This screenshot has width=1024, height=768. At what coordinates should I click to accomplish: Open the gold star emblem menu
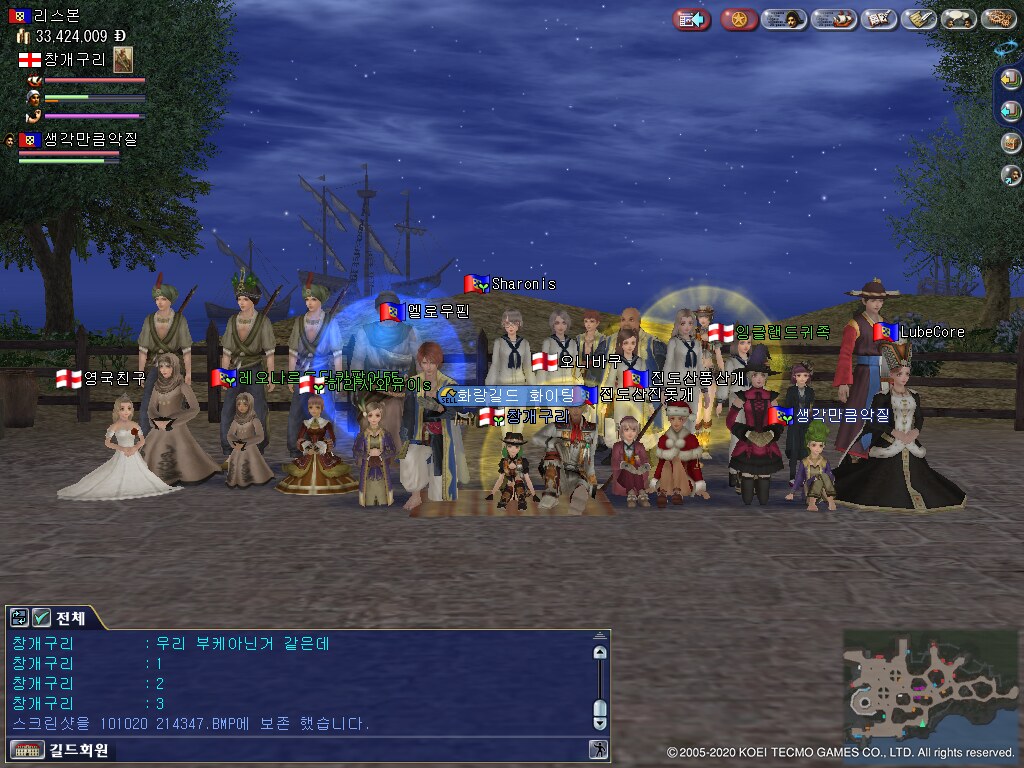tap(739, 19)
